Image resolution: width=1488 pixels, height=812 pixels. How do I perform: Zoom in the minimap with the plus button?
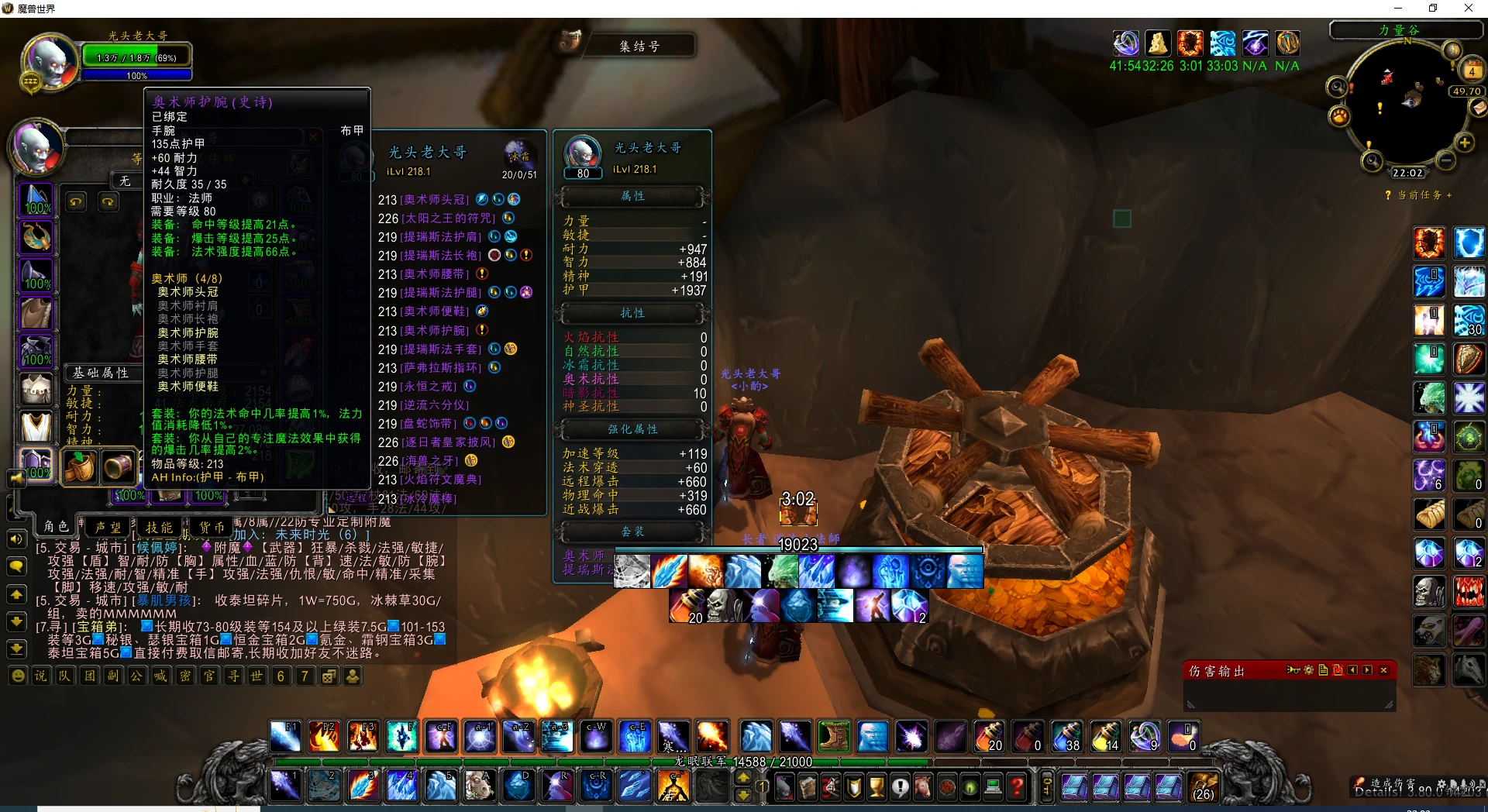tap(1465, 143)
